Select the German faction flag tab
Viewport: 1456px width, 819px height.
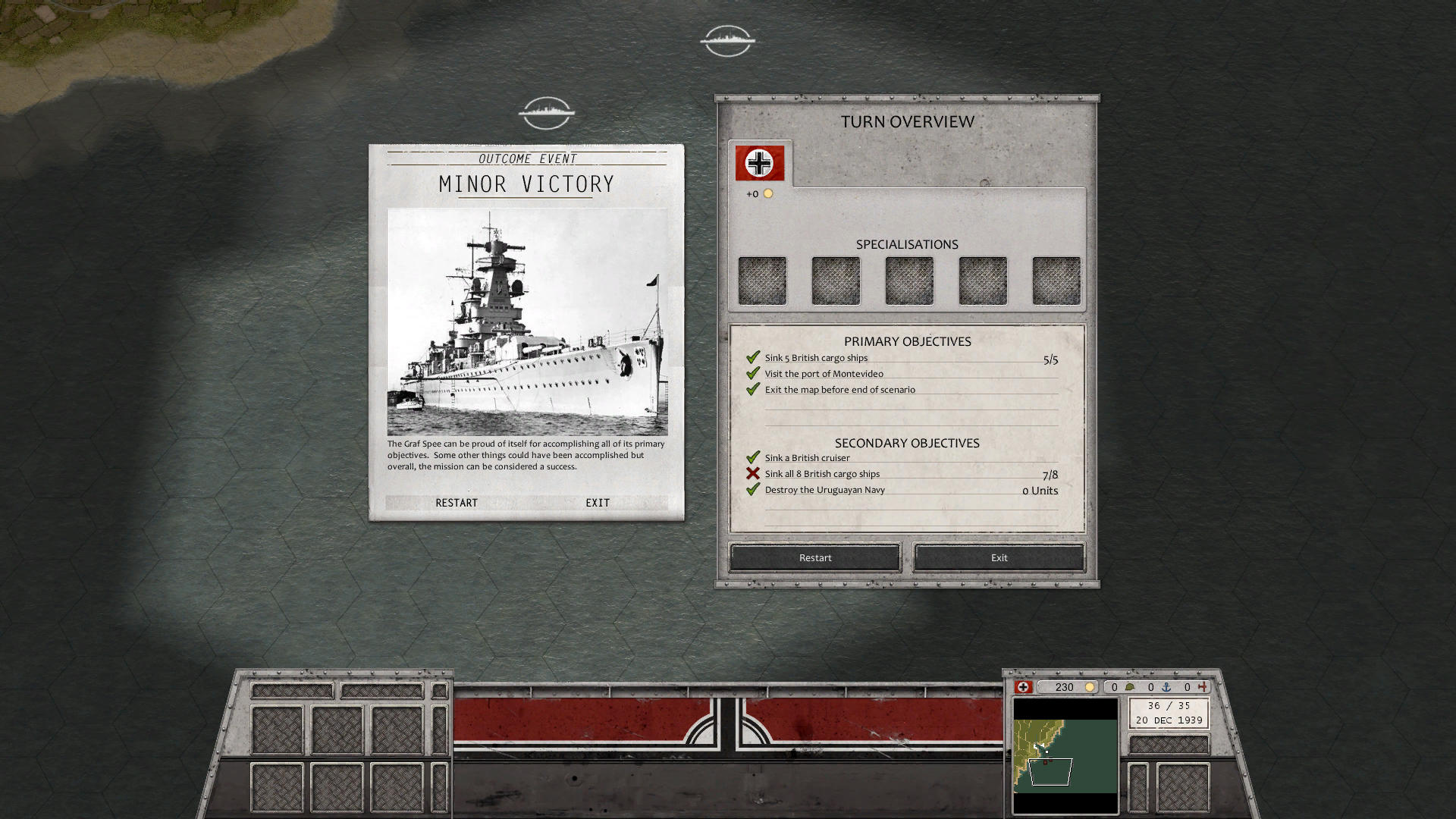pyautogui.click(x=759, y=163)
